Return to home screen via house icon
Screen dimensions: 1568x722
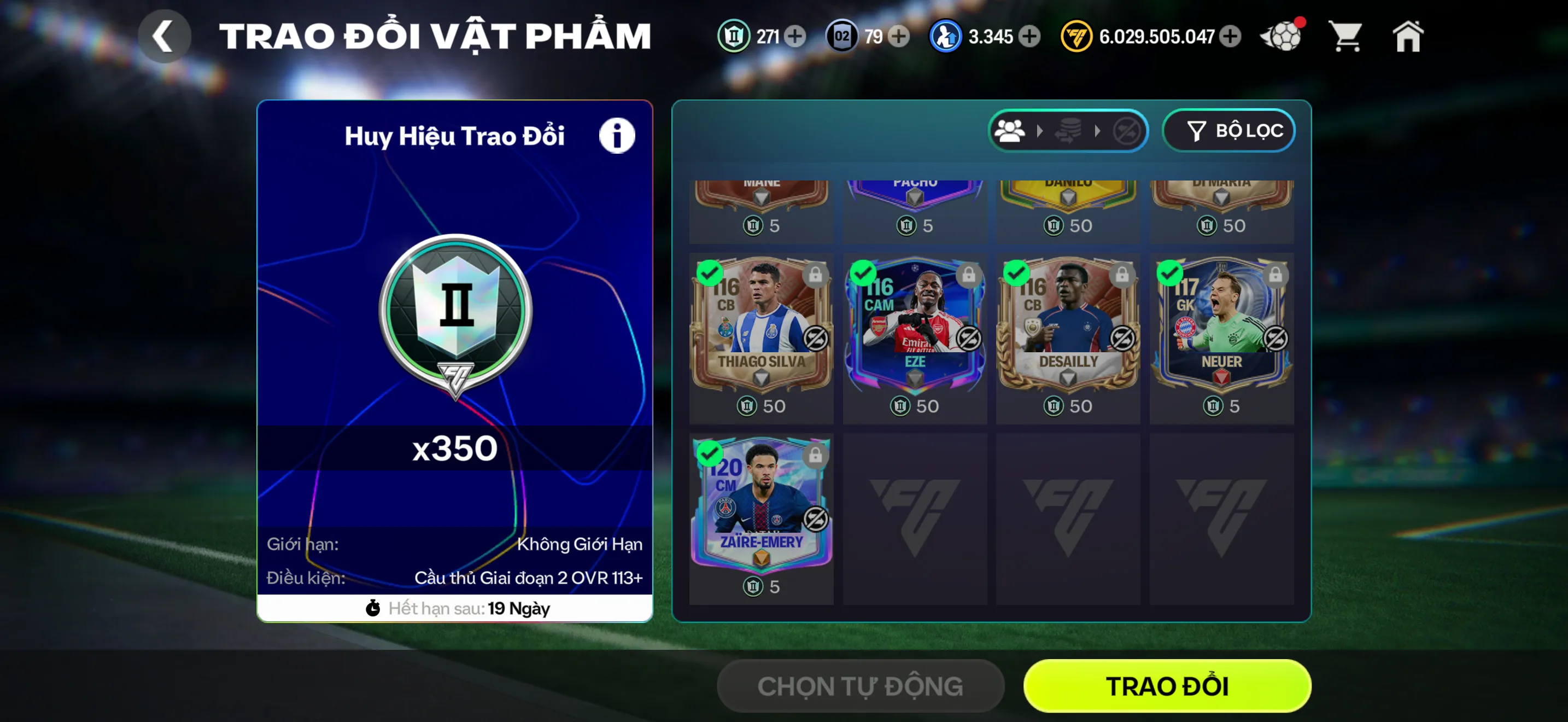click(1408, 36)
